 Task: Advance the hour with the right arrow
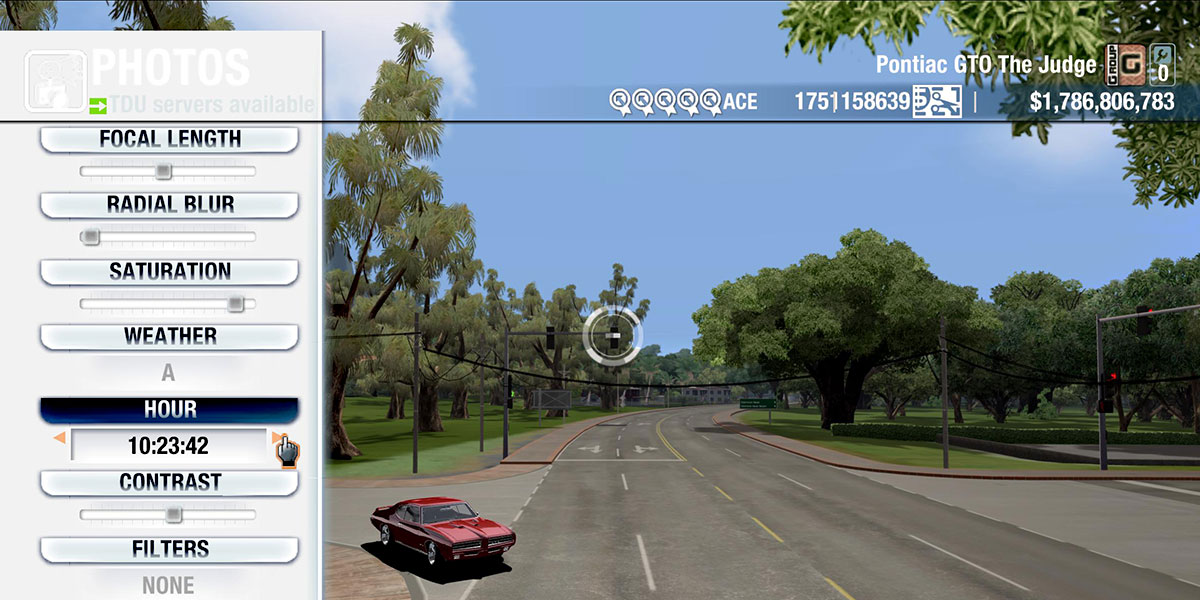(277, 438)
